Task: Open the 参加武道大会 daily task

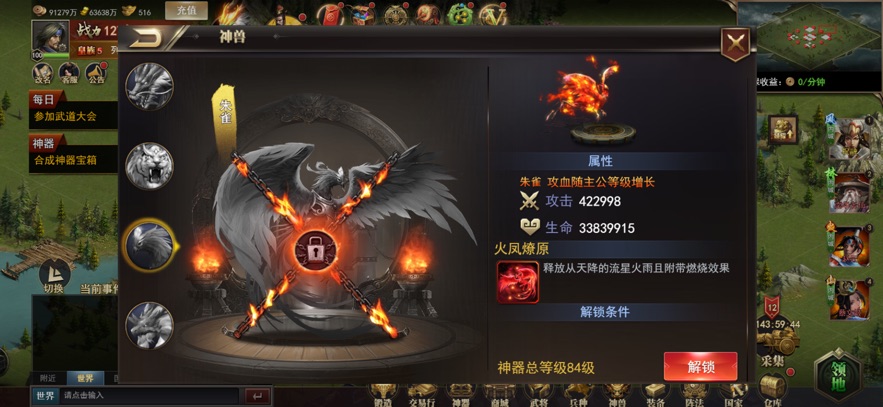Action: click(64, 116)
